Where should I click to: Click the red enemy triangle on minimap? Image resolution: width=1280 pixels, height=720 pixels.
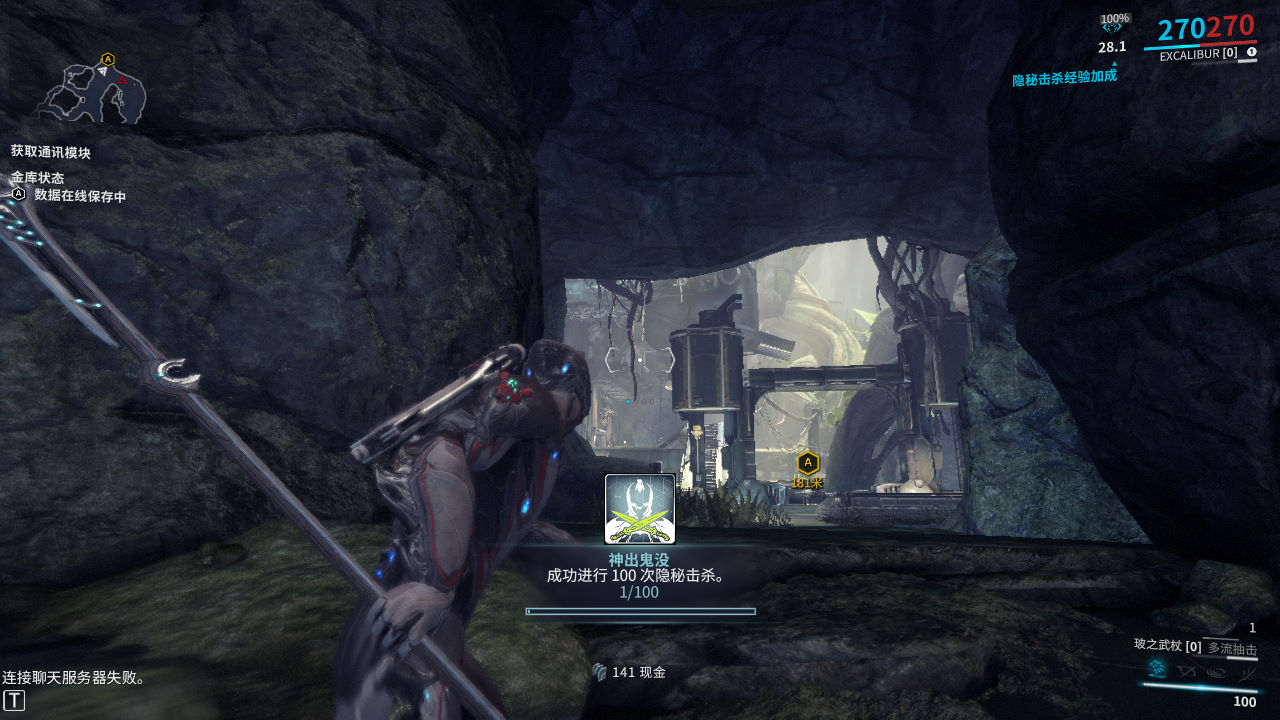[x=121, y=79]
